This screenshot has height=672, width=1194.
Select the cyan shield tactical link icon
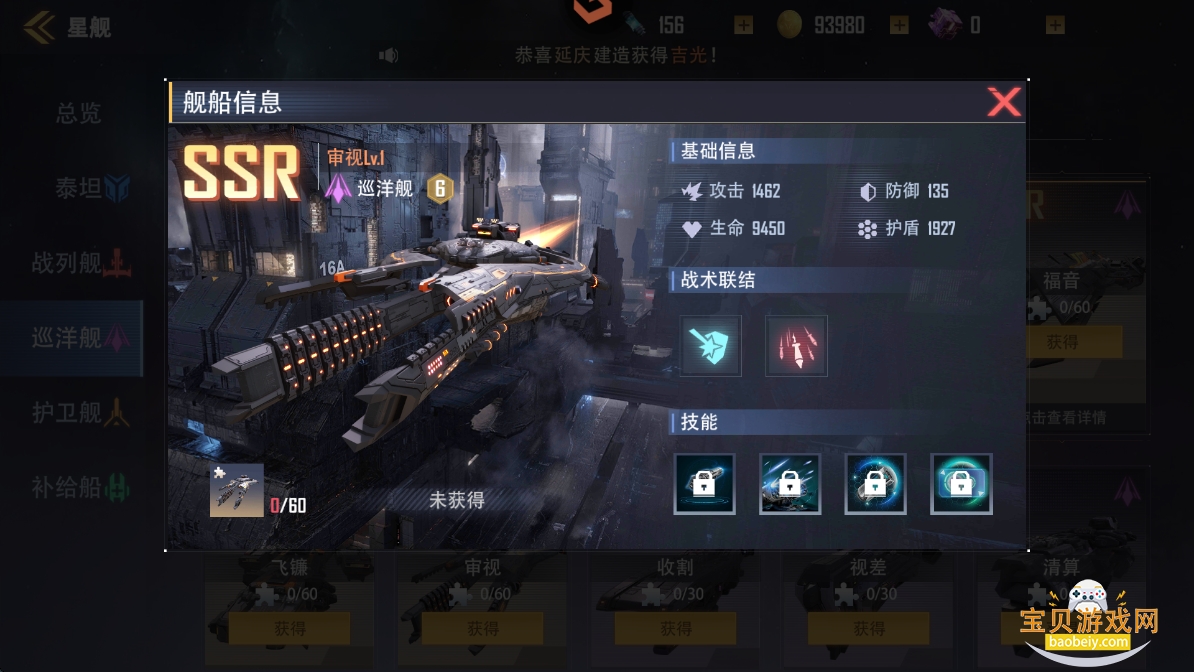tap(711, 346)
